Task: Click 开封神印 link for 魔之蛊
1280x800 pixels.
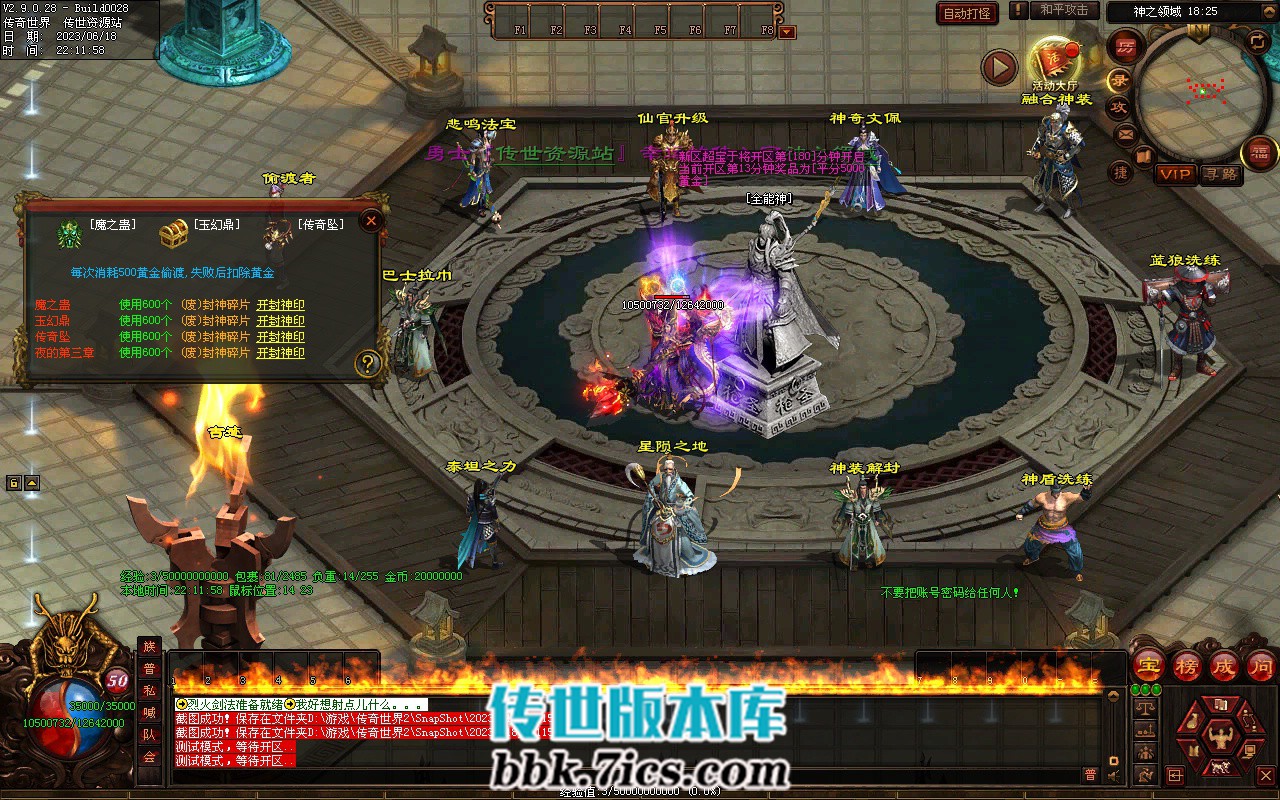Action: [x=281, y=305]
